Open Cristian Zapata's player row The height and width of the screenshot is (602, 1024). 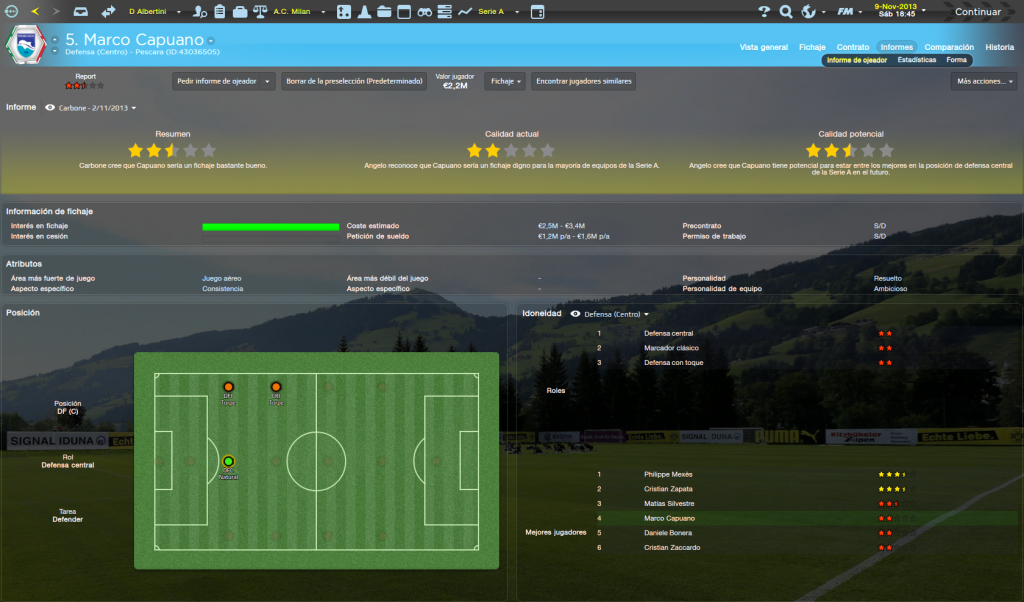coord(669,489)
